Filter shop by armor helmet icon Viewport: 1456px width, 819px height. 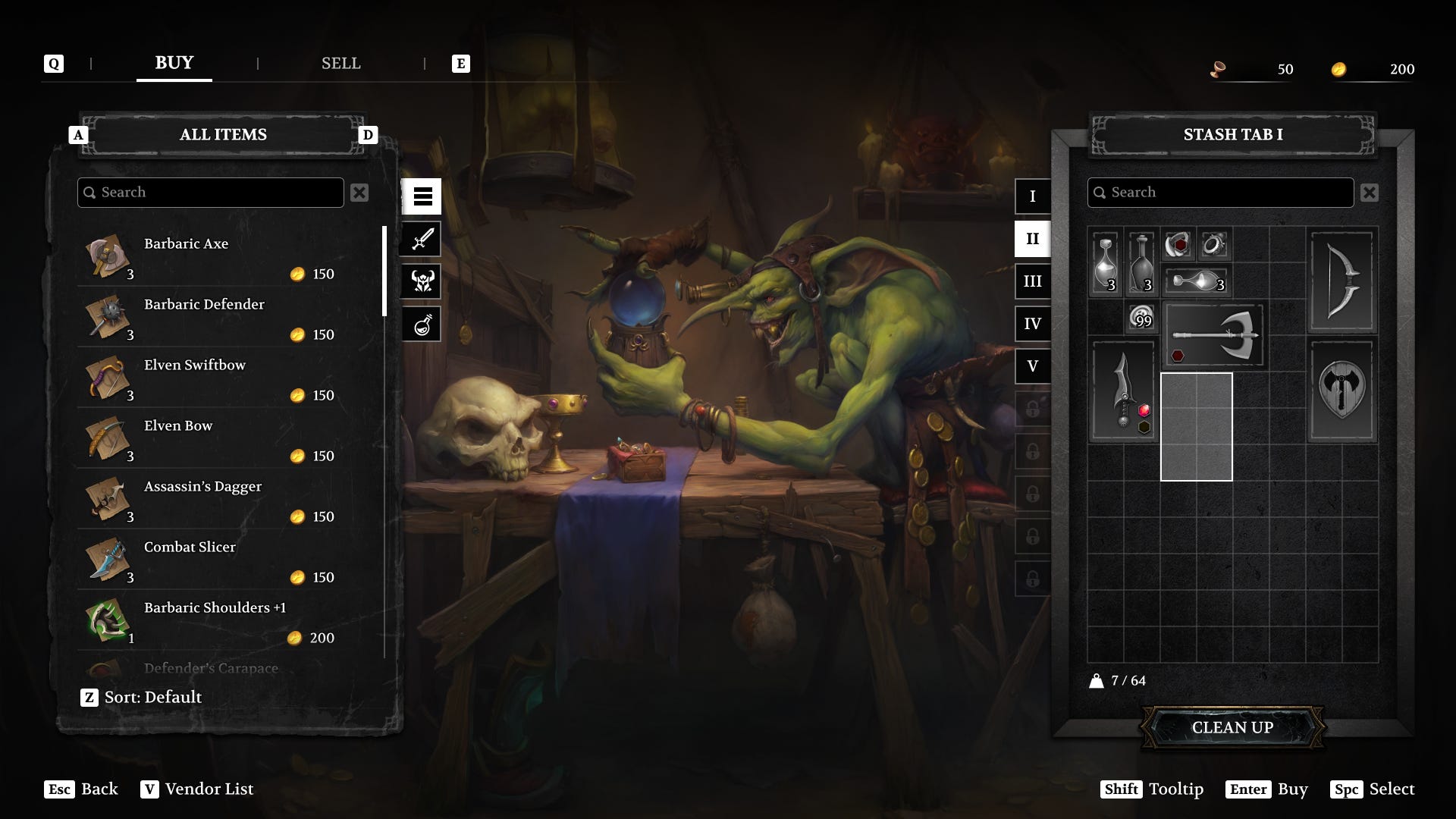[x=422, y=282]
